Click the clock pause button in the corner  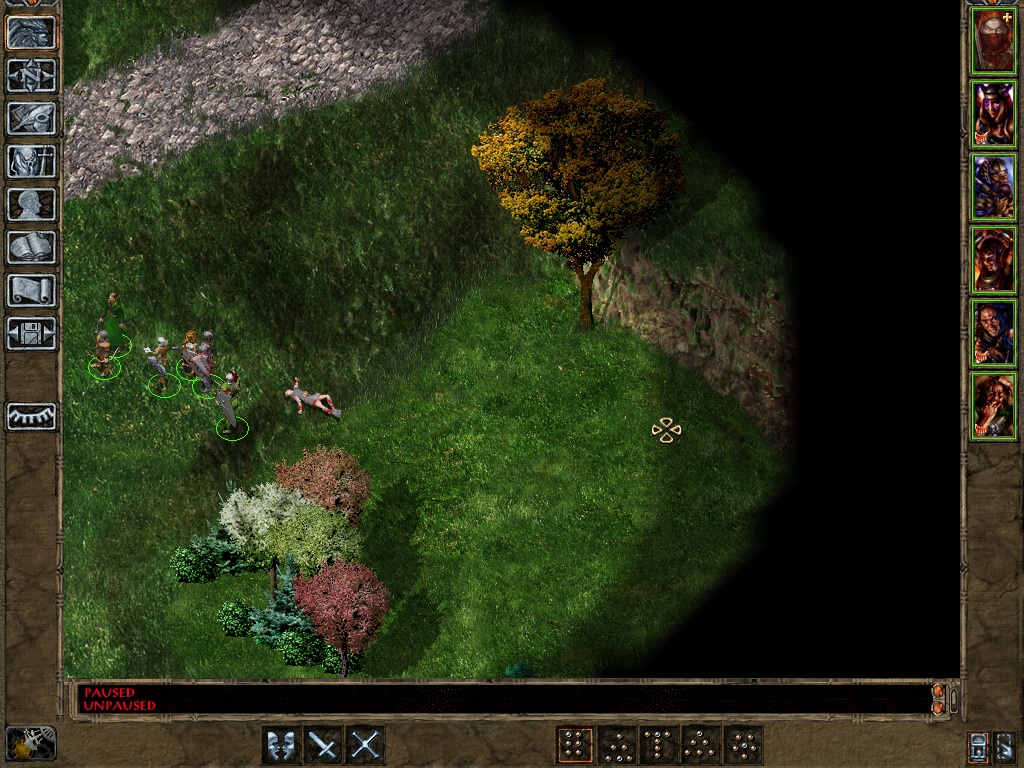pyautogui.click(x=32, y=744)
